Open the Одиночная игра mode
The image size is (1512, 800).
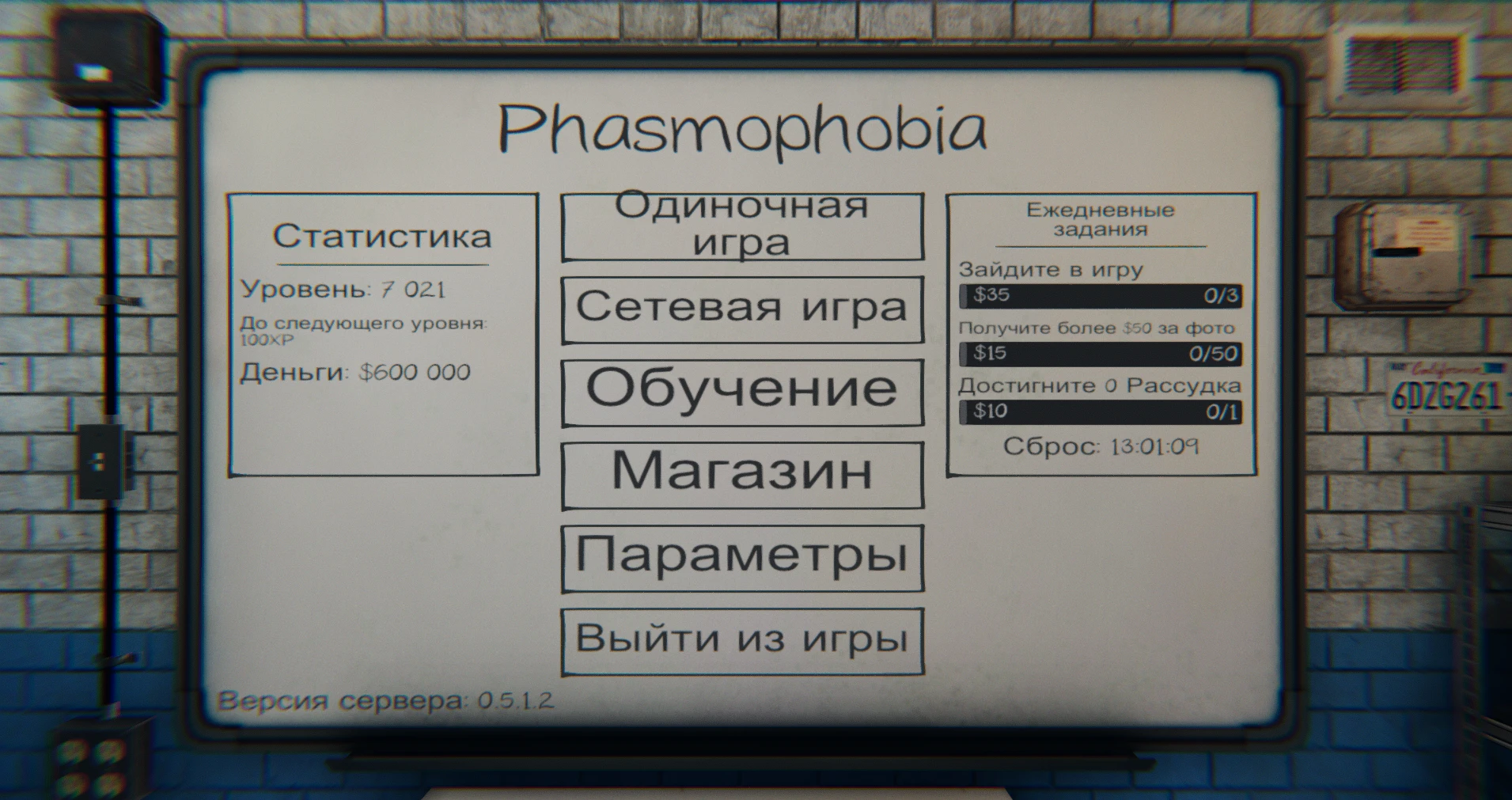coord(741,225)
